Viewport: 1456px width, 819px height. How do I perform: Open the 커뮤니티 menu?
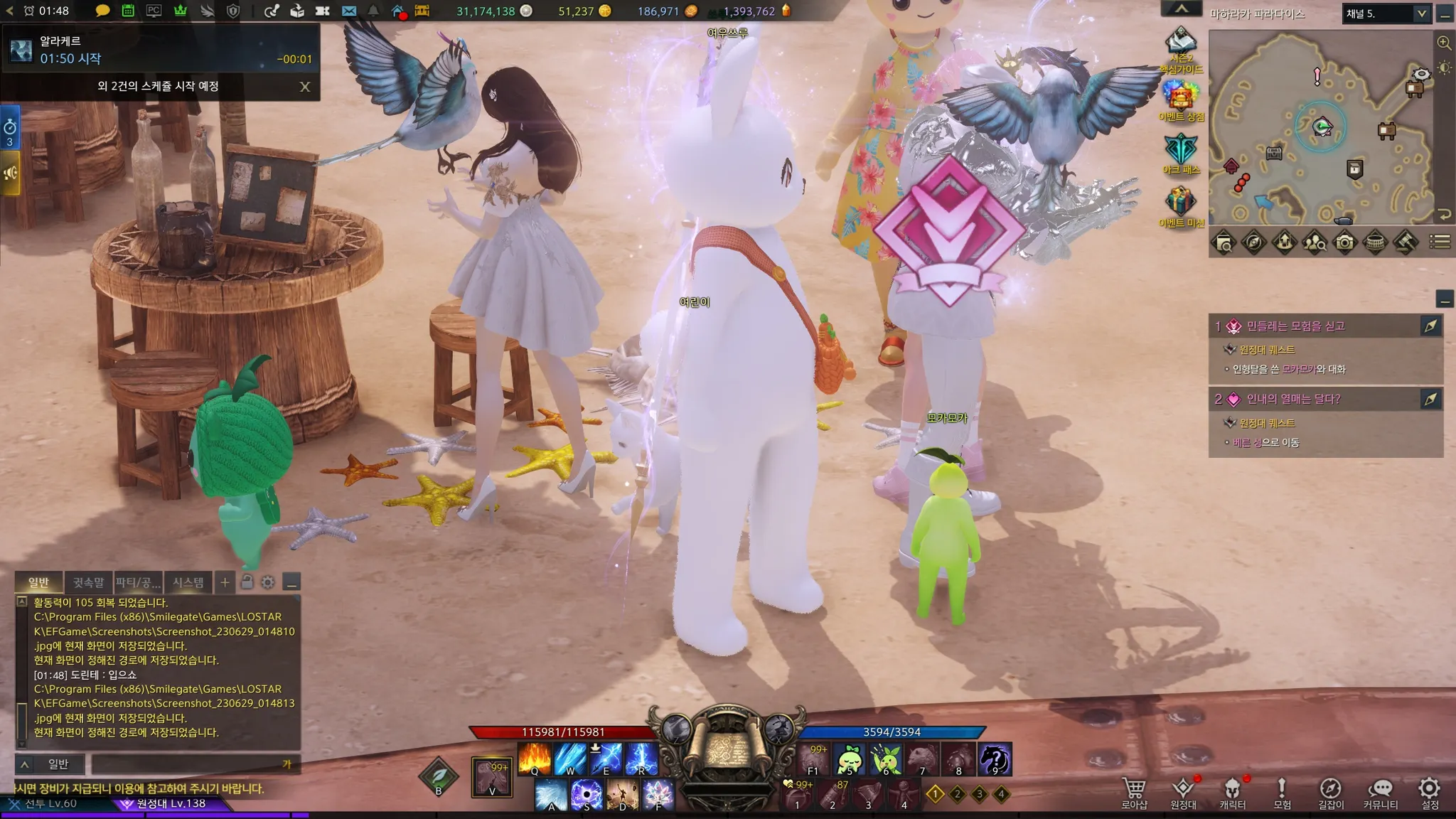(1380, 792)
